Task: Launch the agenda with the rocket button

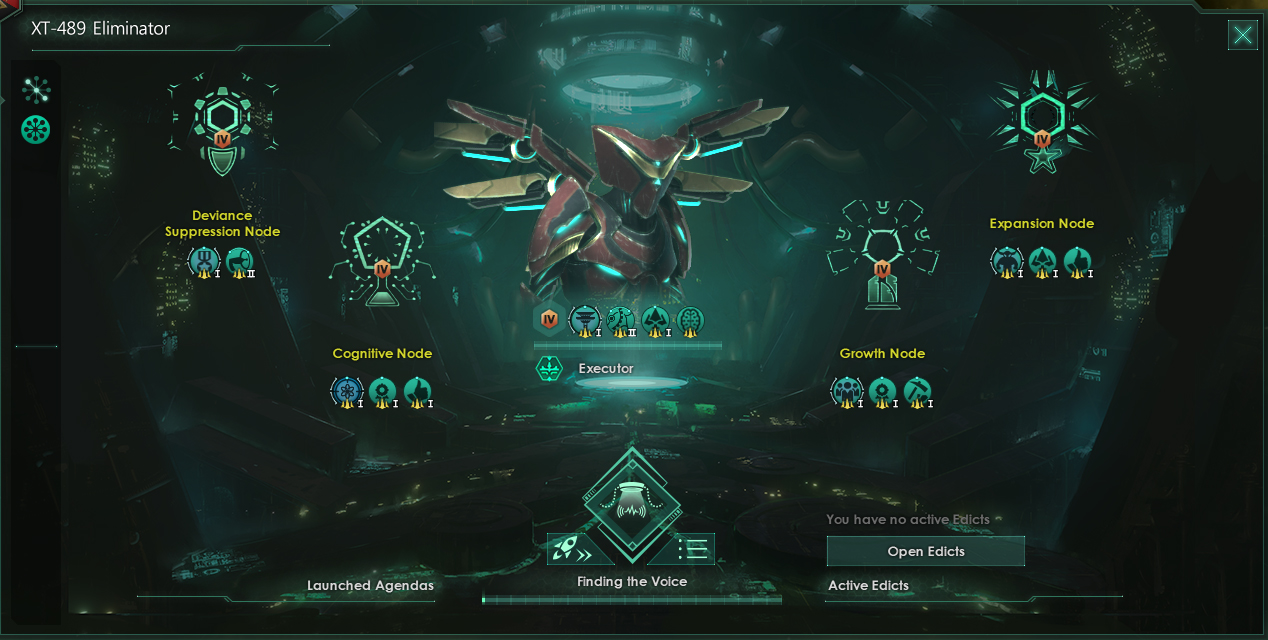Action: [573, 549]
